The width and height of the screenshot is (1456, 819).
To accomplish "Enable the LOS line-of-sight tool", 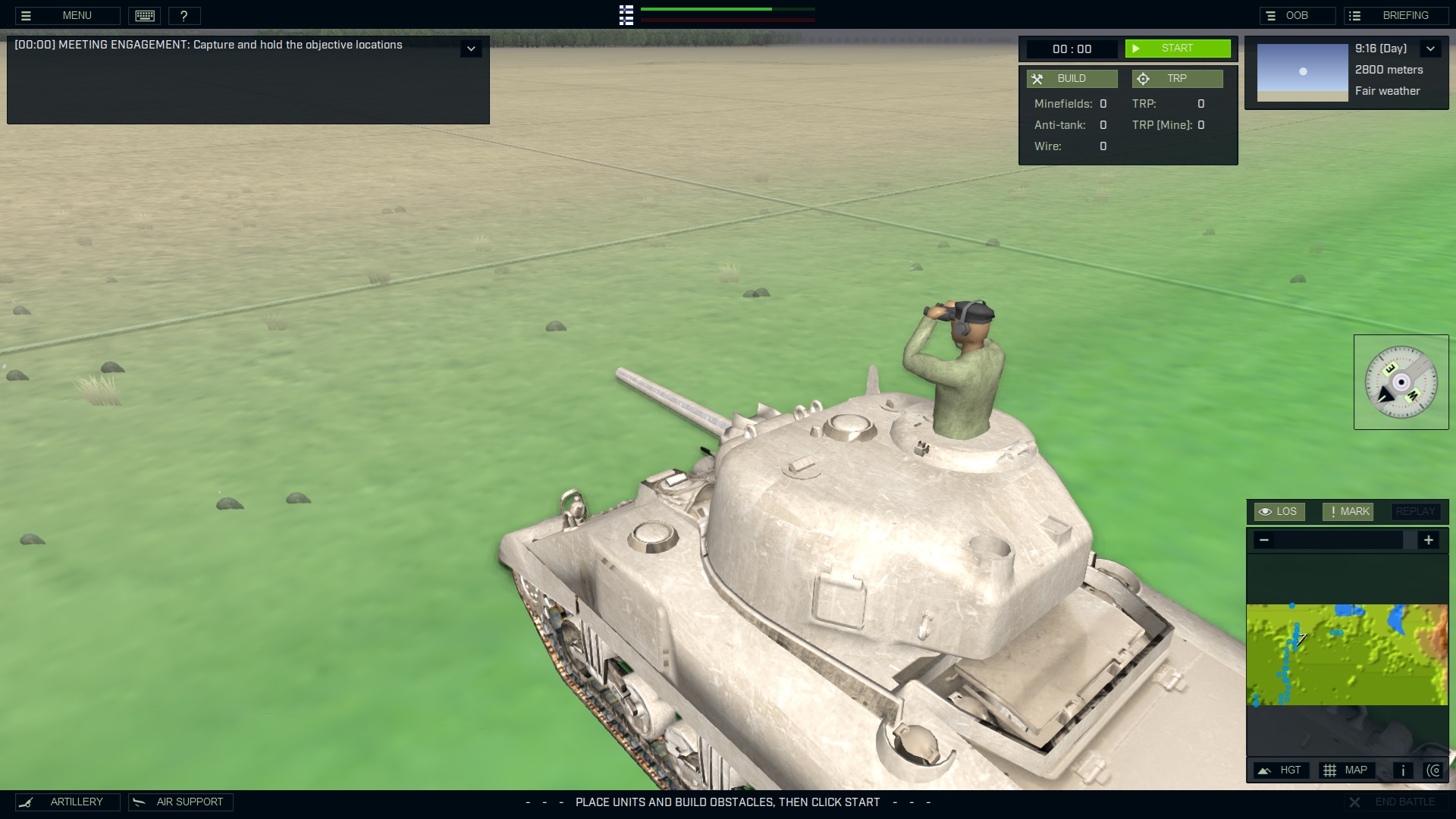I will coord(1280,511).
